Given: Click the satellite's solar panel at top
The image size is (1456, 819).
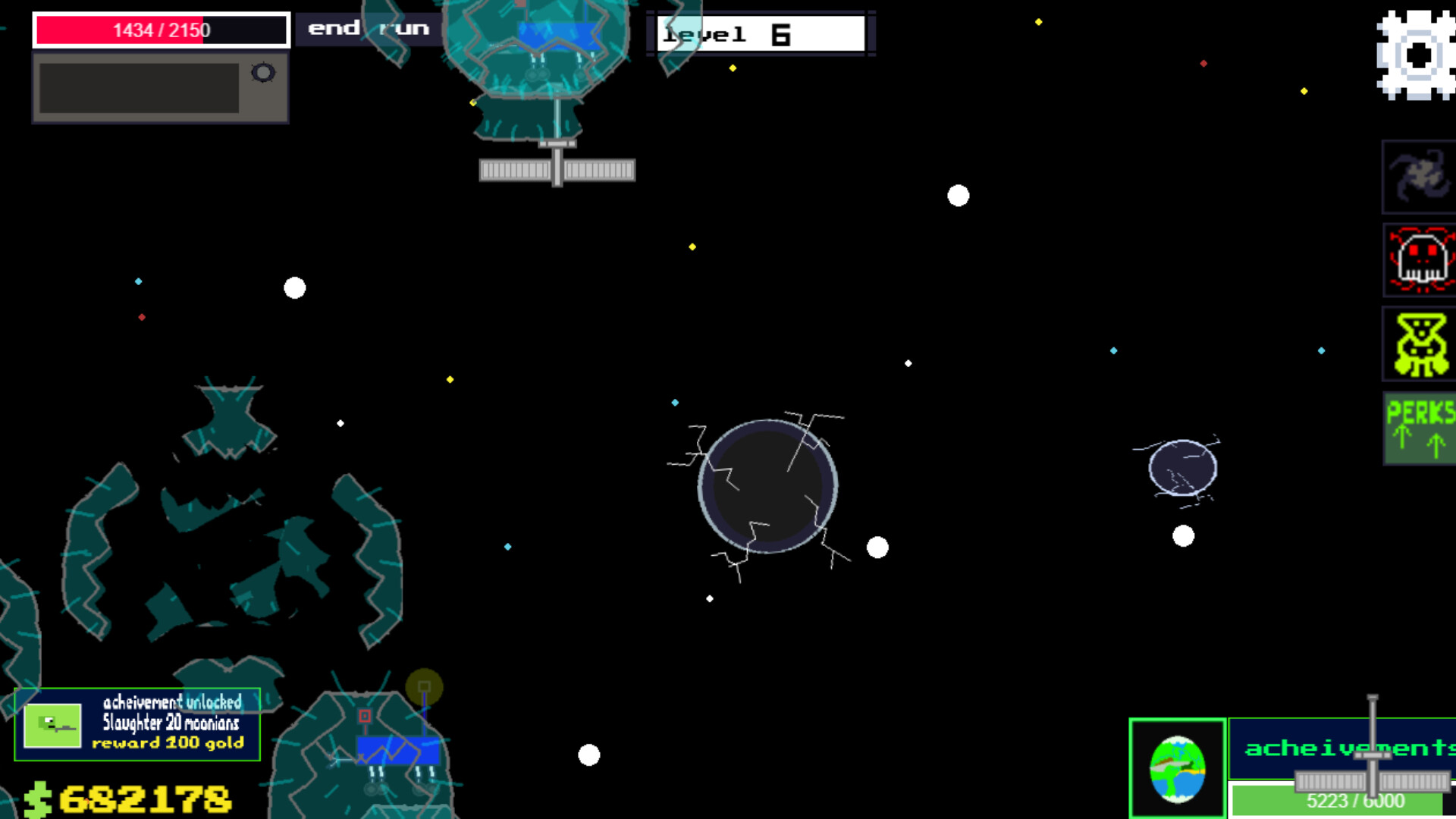Looking at the screenshot, I should 559,168.
